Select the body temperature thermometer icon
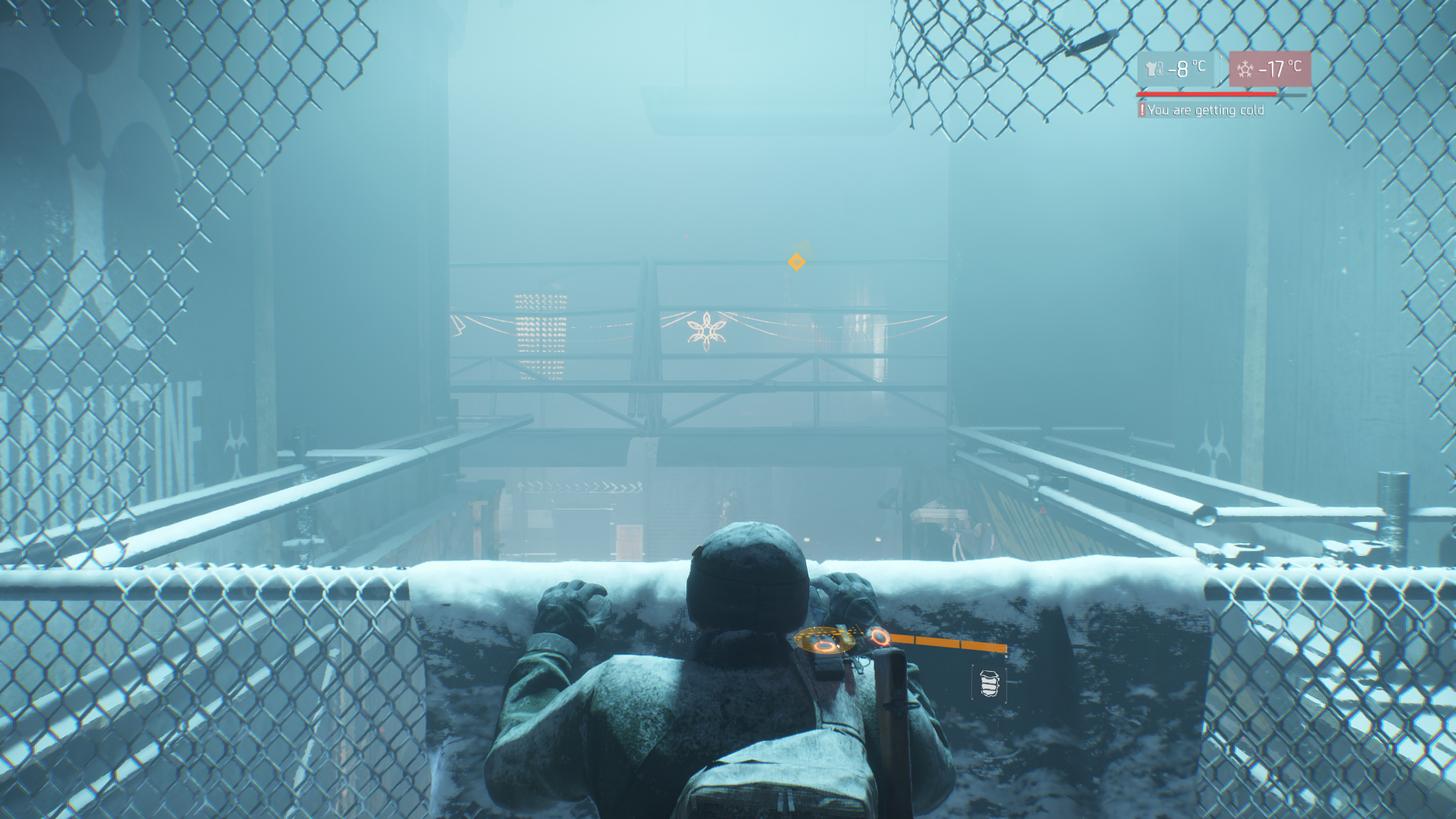The height and width of the screenshot is (819, 1456). pos(1155,70)
